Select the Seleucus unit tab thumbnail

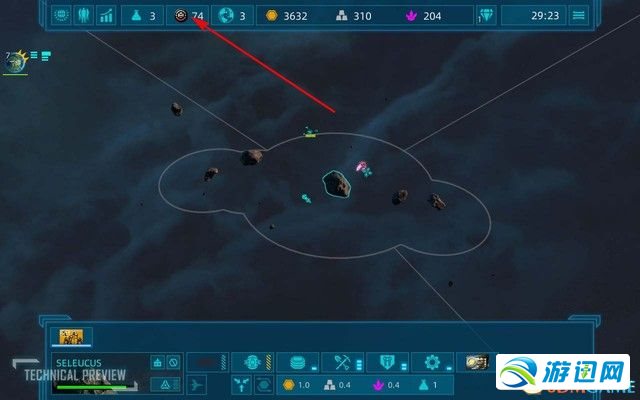pos(71,337)
